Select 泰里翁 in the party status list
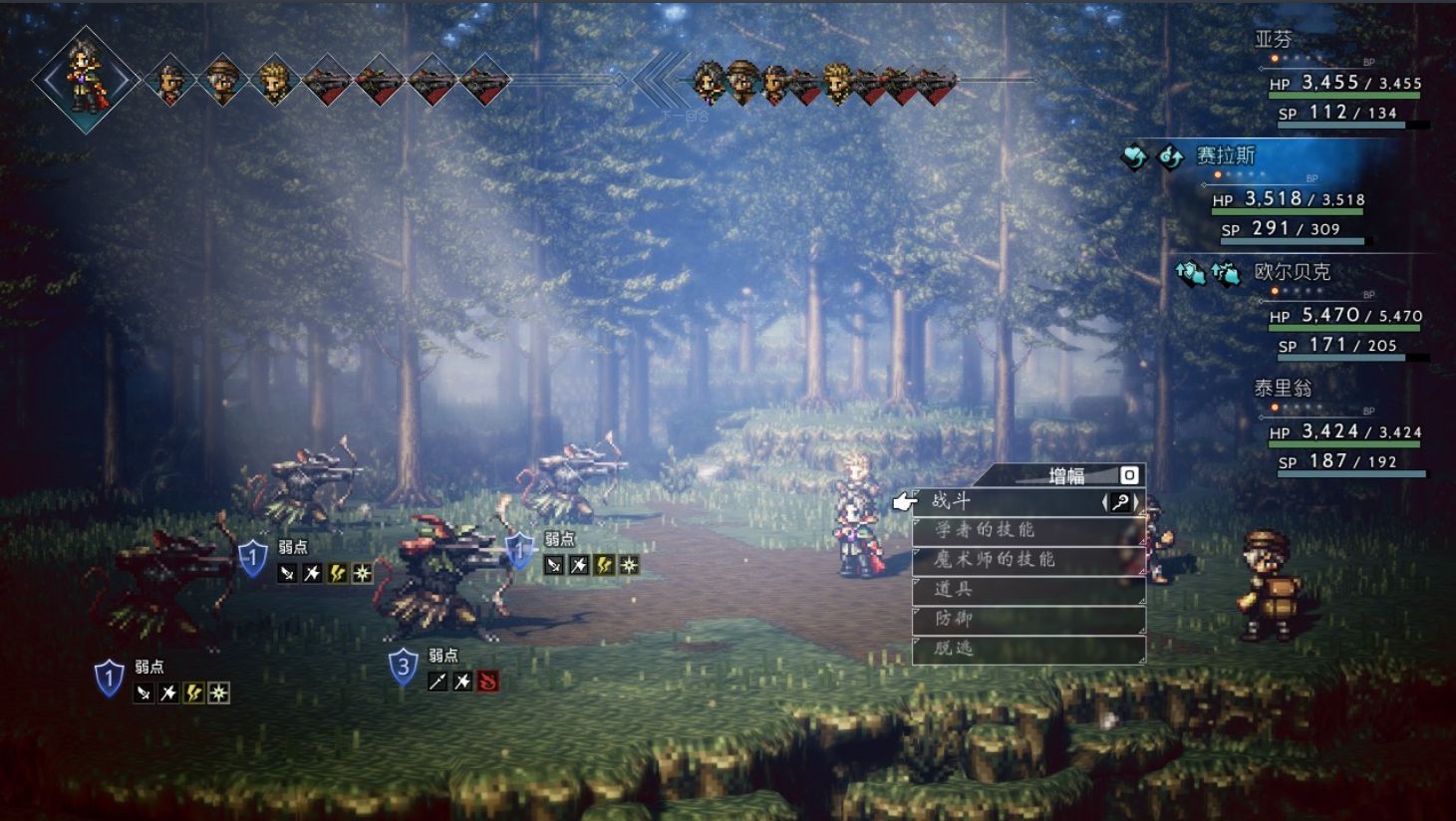 pyautogui.click(x=1283, y=389)
